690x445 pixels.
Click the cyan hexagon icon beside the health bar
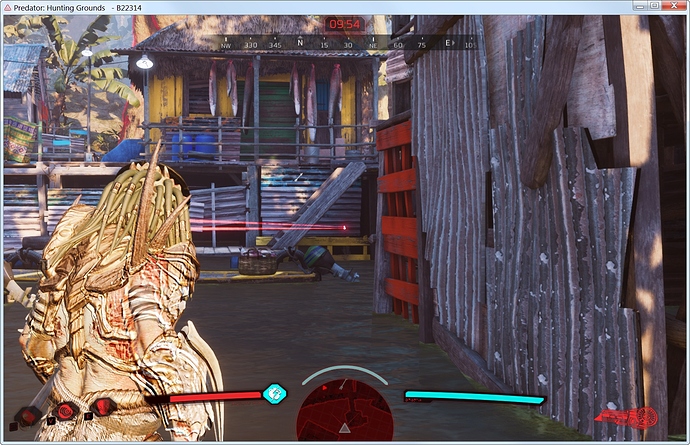[274, 394]
